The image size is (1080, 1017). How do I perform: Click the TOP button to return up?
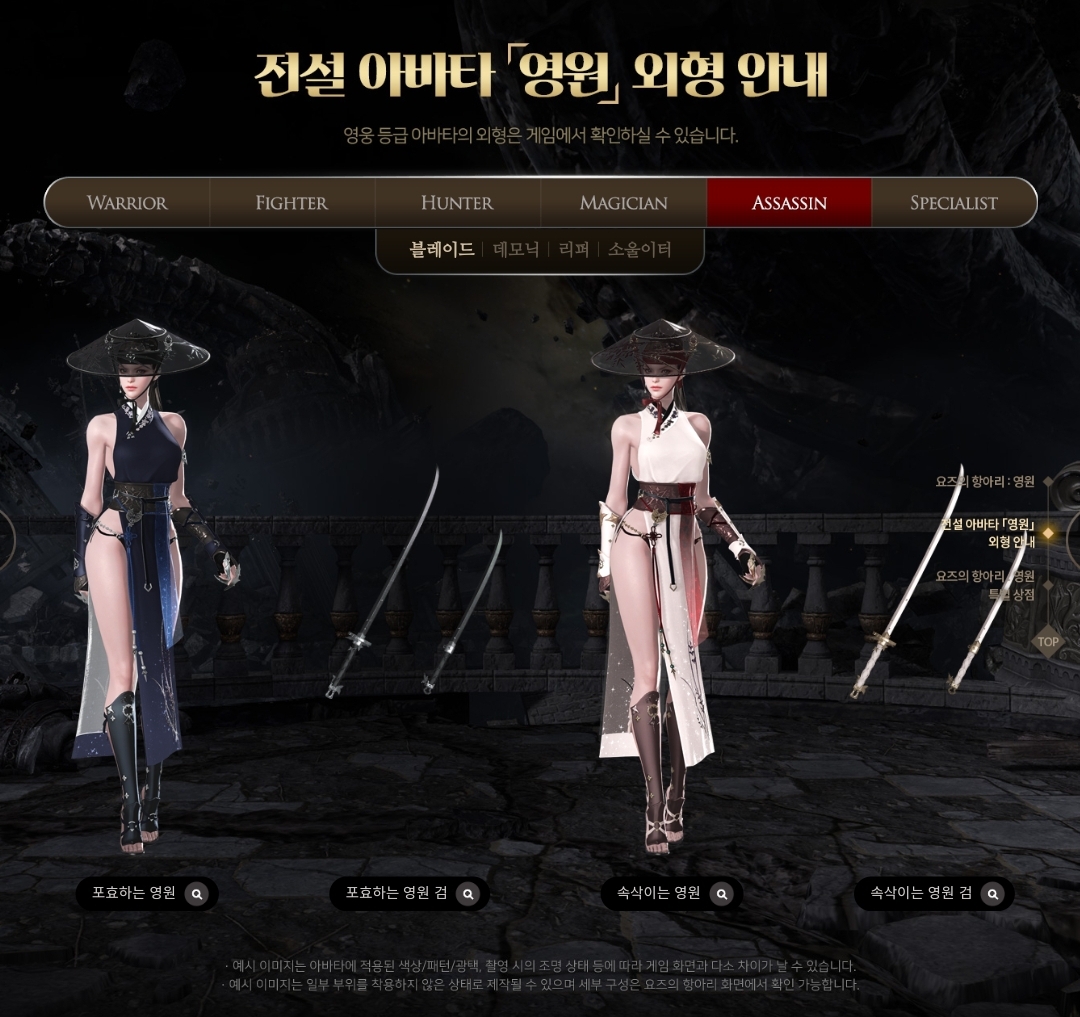(1047, 642)
